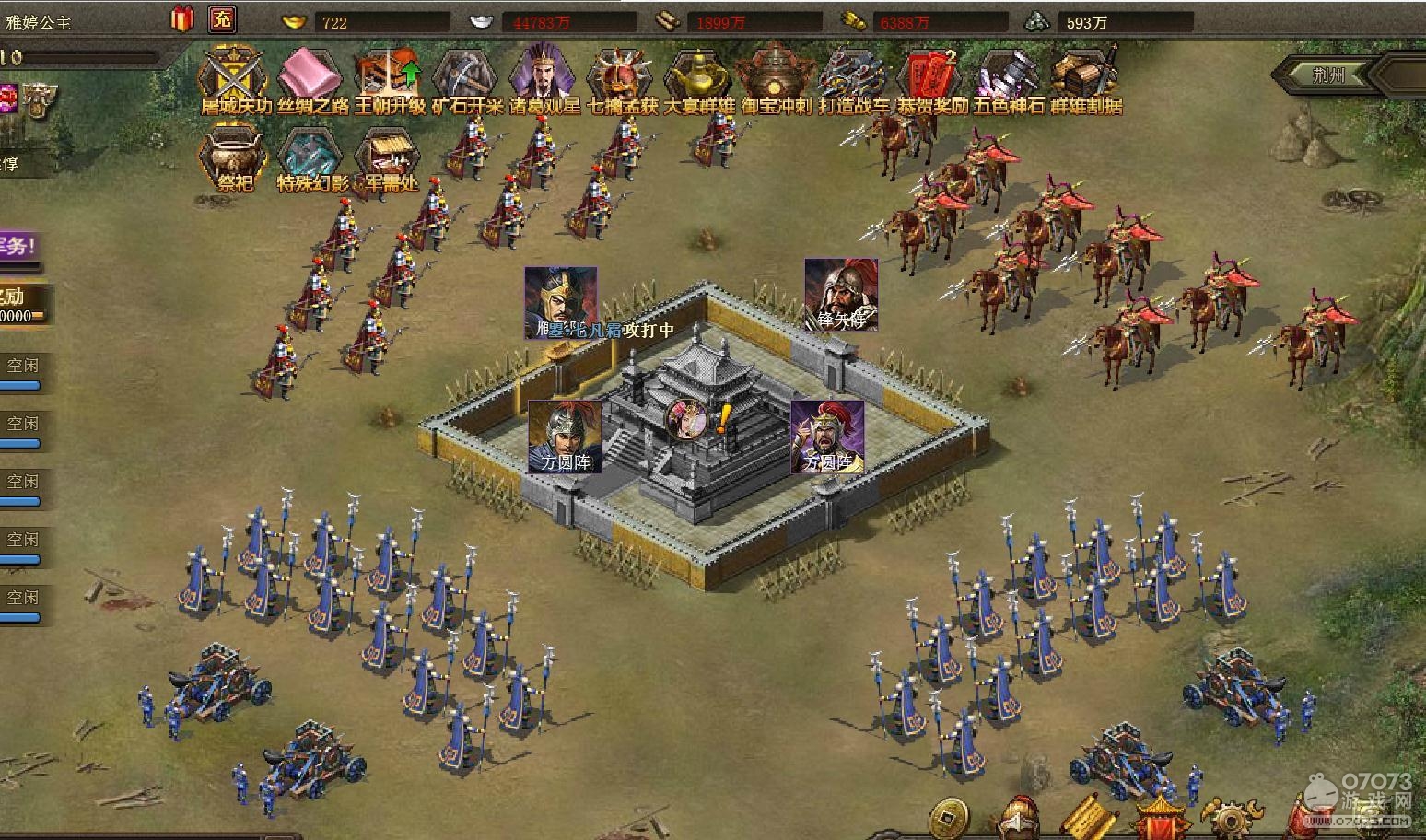Open the 特殊幻影 icon
1426x840 pixels.
pos(312,157)
